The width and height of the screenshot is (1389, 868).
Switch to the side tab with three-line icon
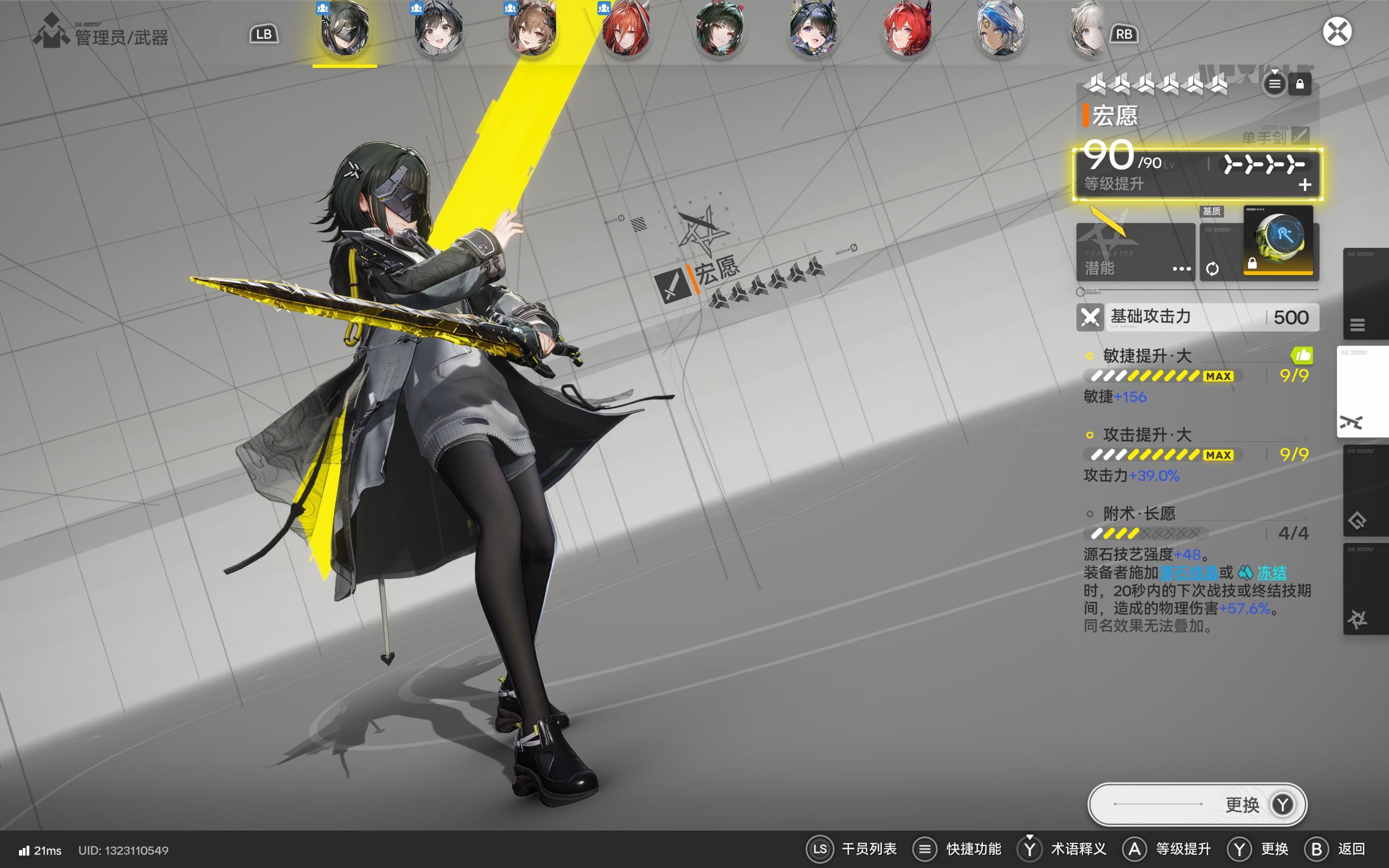tap(1365, 294)
